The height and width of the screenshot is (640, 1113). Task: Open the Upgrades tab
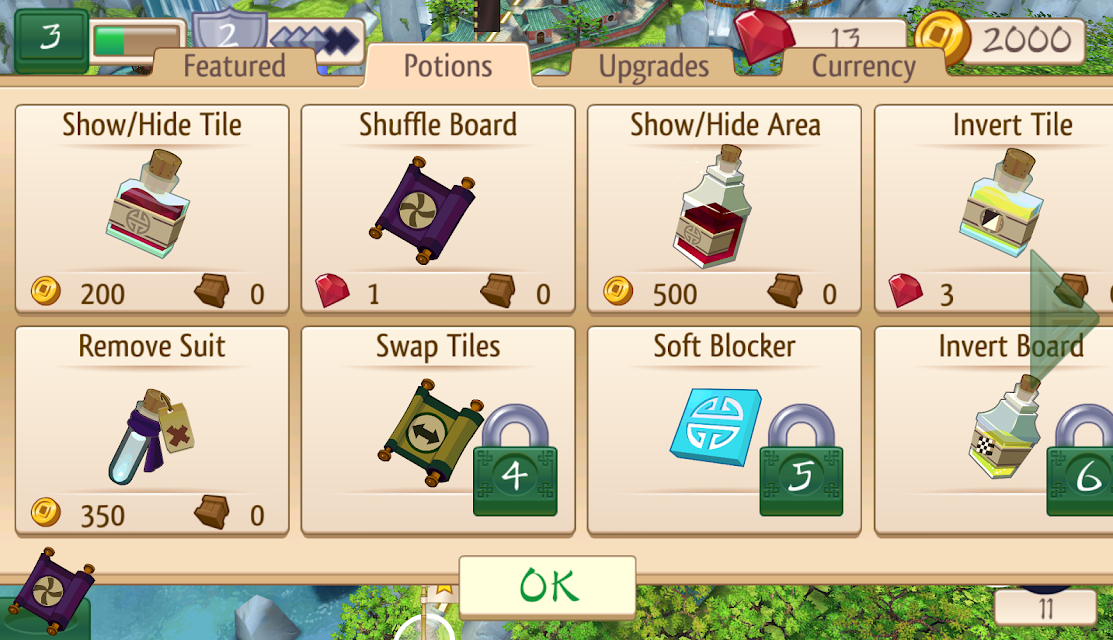653,67
